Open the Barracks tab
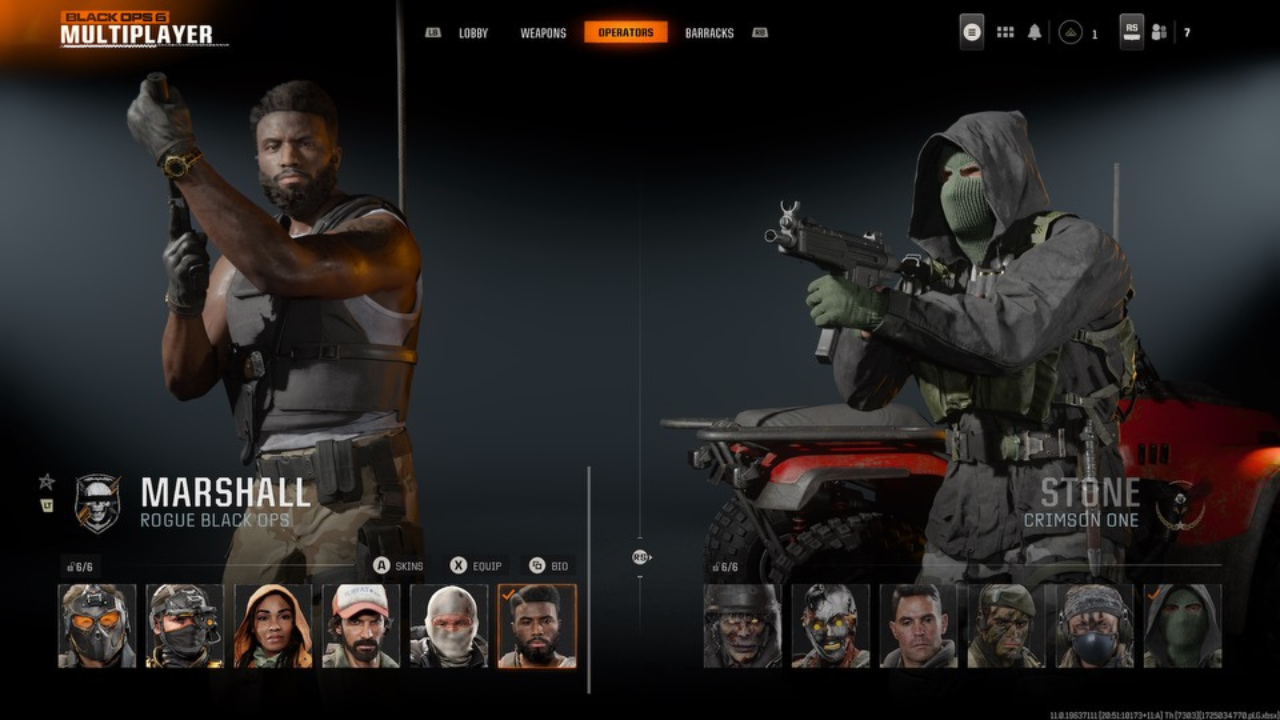1280x720 pixels. click(x=709, y=32)
